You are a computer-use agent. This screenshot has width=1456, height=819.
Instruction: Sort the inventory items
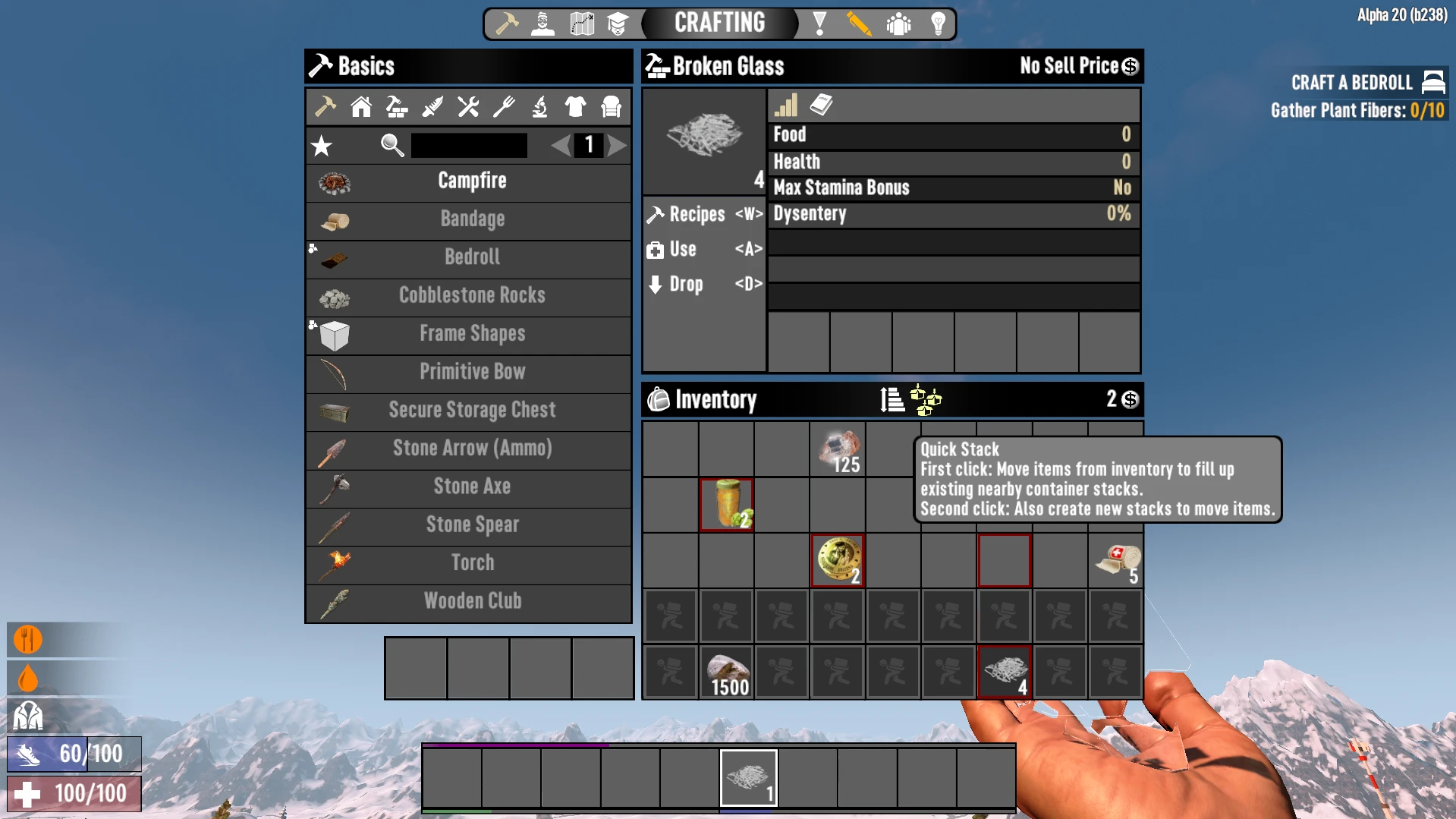coord(892,399)
